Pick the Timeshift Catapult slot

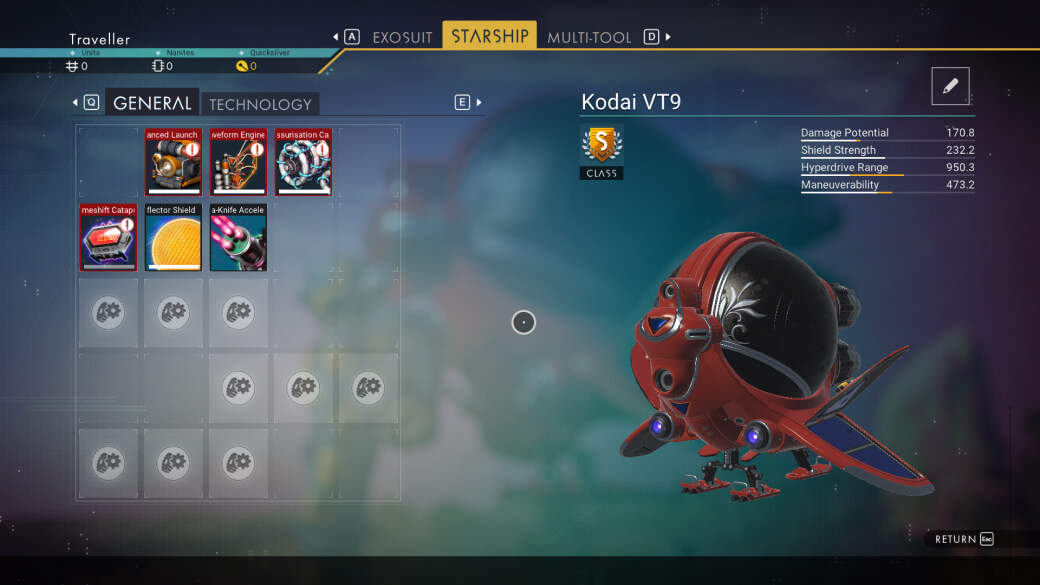[108, 237]
